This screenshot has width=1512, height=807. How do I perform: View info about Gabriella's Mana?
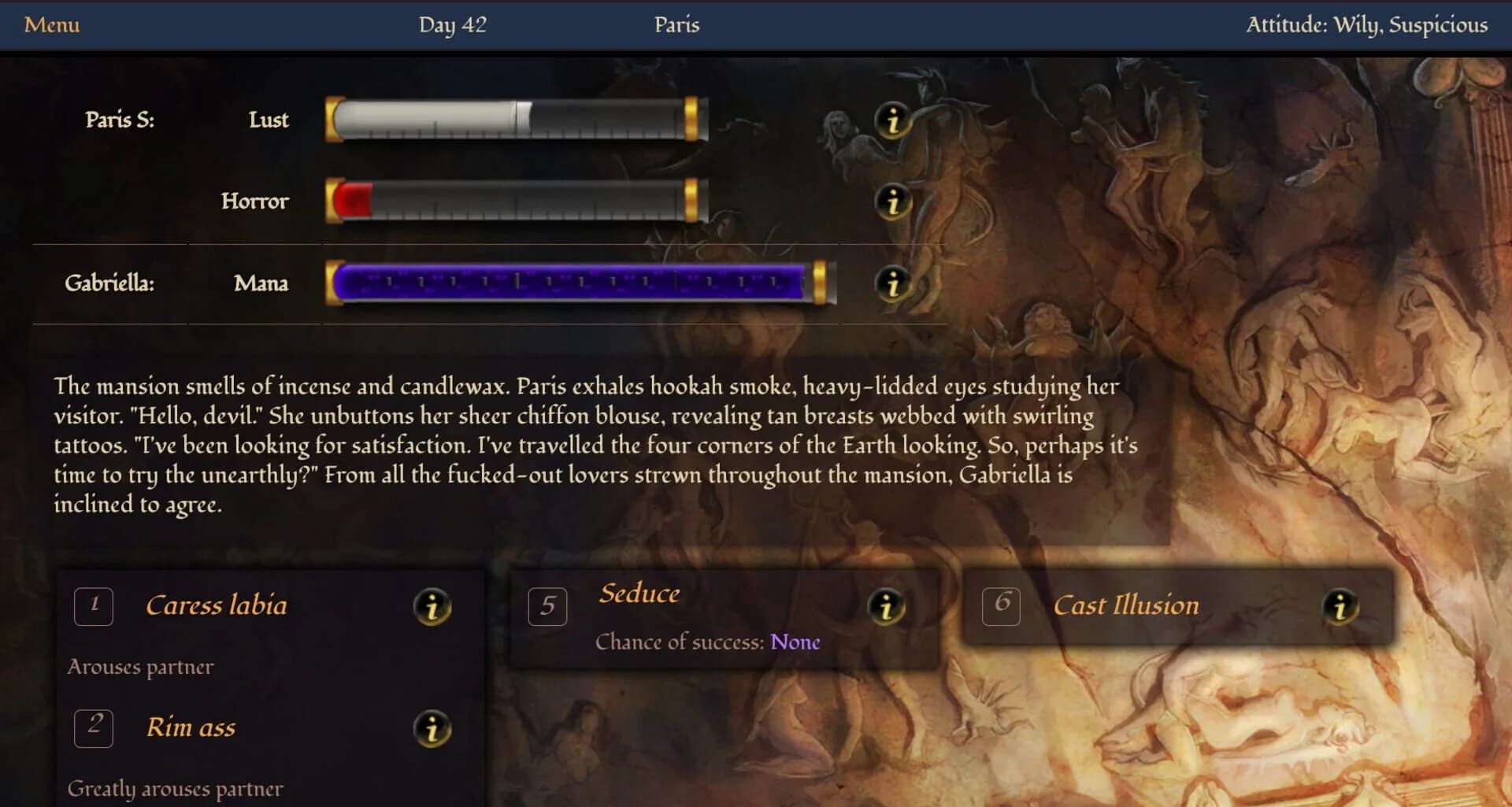tap(892, 285)
